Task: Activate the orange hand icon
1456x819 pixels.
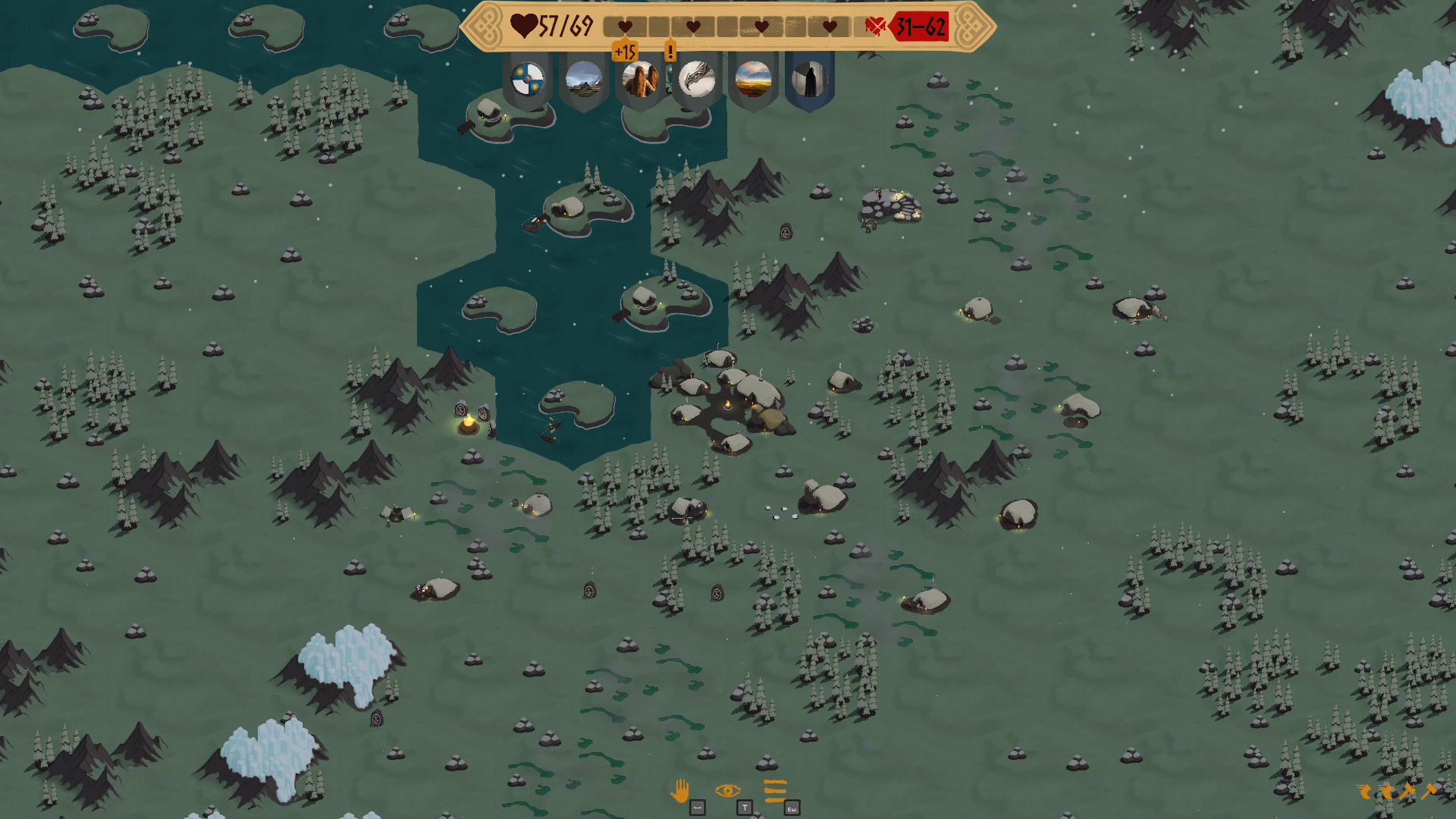Action: (680, 791)
